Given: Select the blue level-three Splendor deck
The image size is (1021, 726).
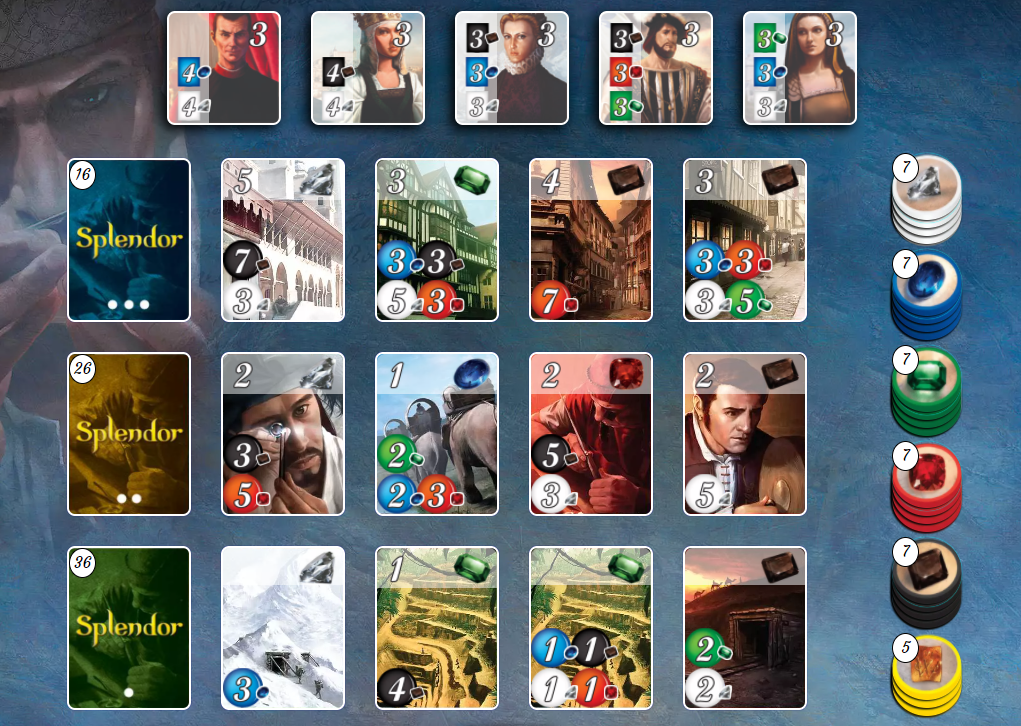Looking at the screenshot, I should coord(129,240).
